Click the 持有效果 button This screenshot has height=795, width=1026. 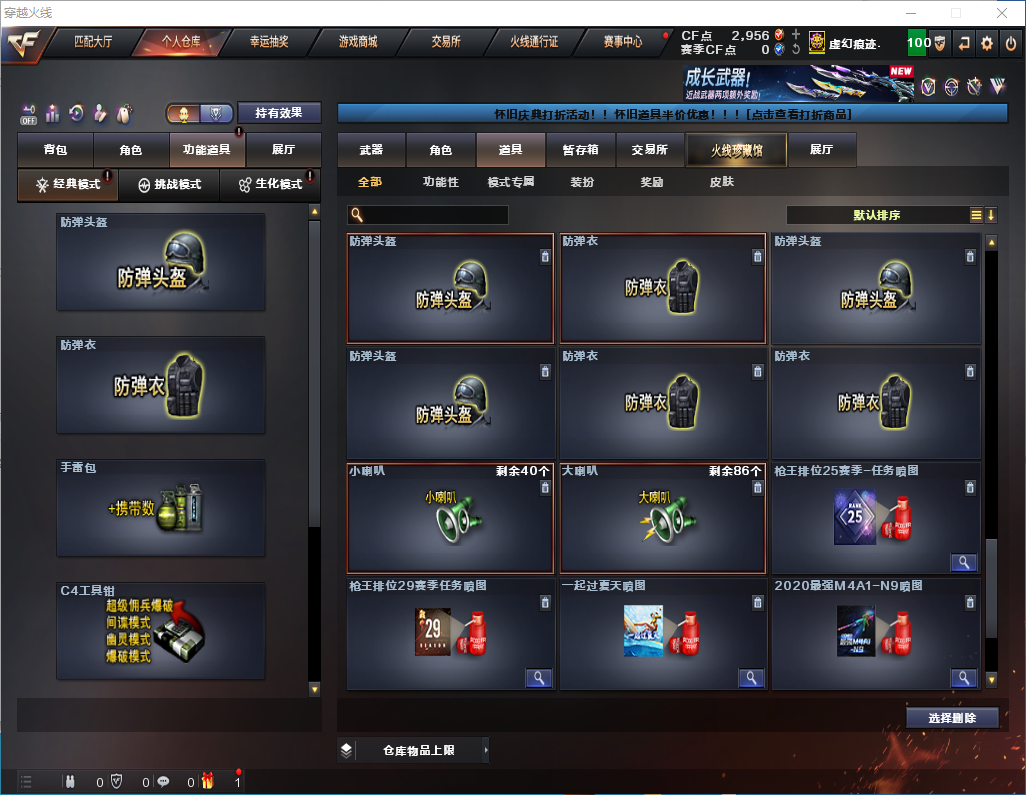(279, 113)
